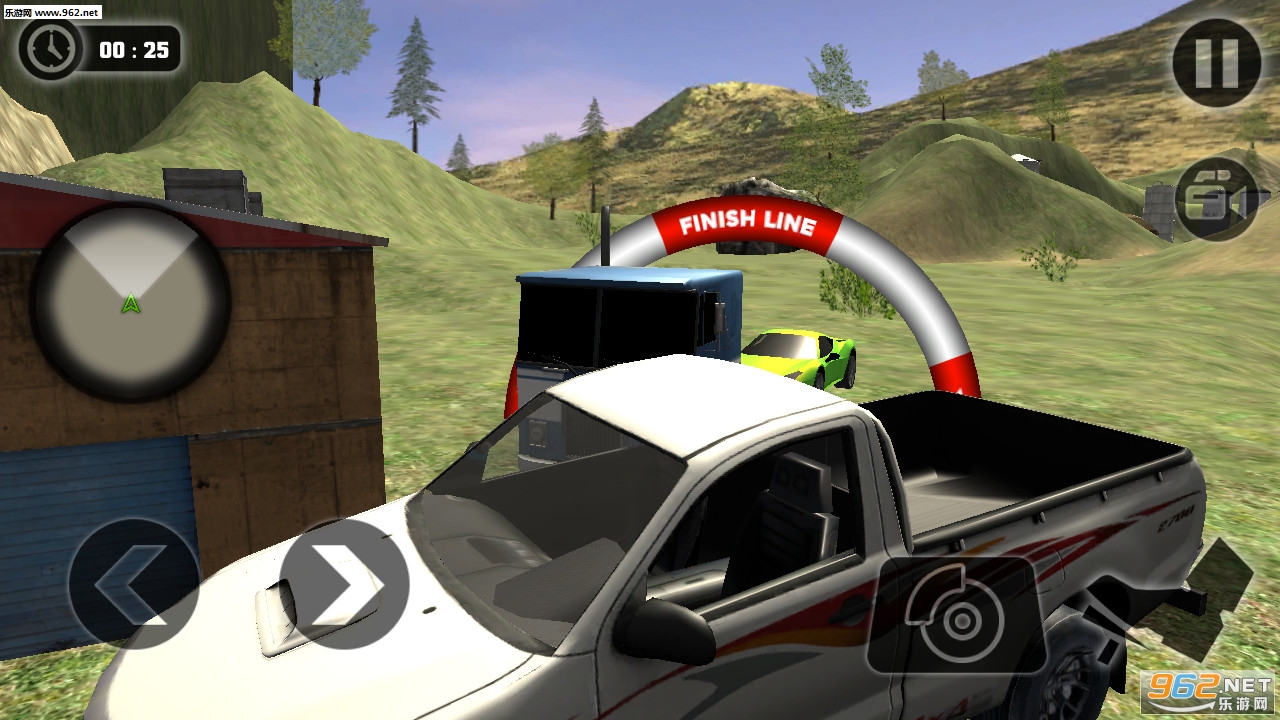The height and width of the screenshot is (720, 1280).
Task: Steer right with the right arrow button
Action: click(343, 584)
